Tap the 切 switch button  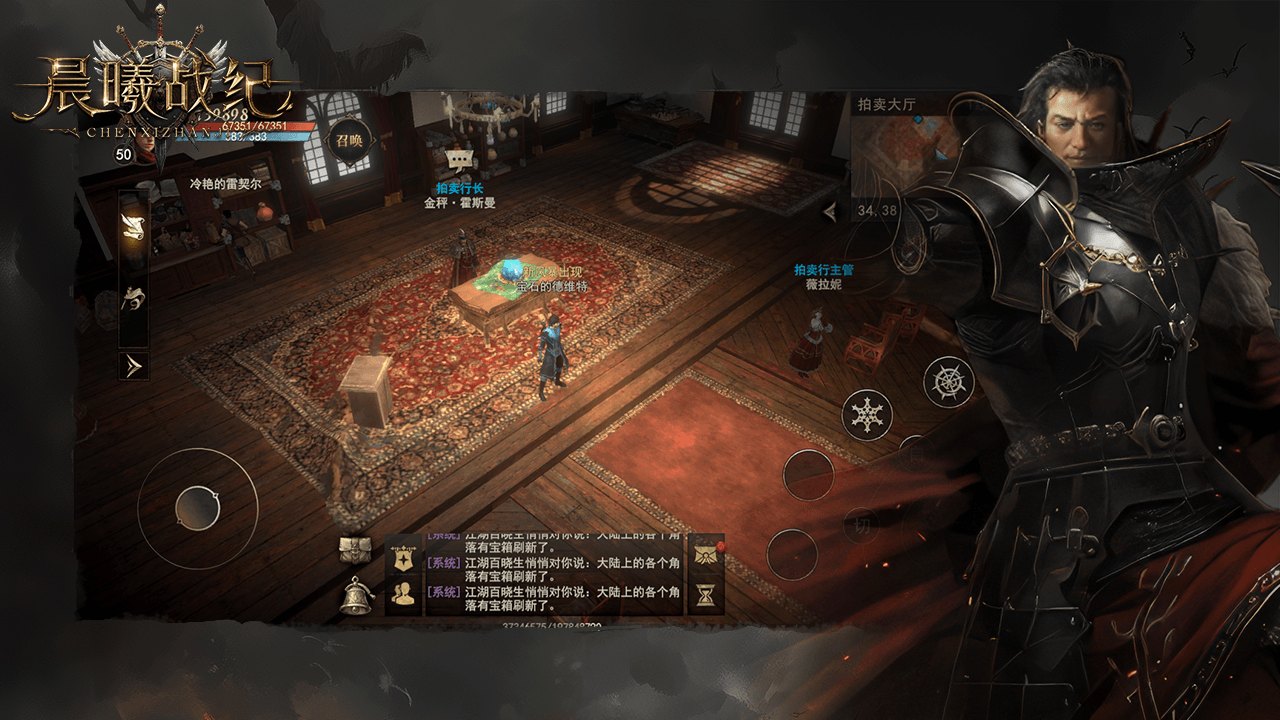click(x=860, y=522)
